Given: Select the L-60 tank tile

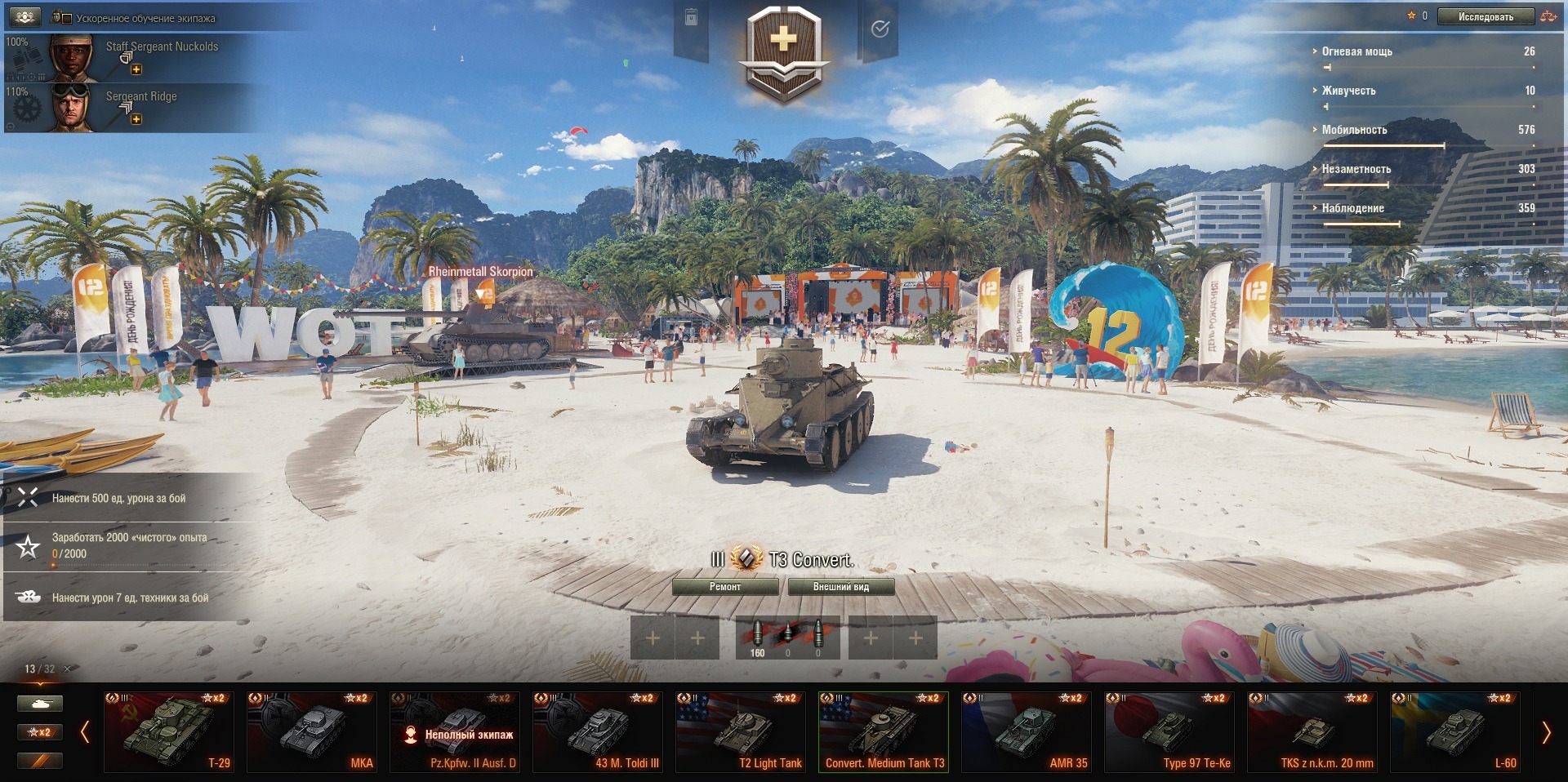Looking at the screenshot, I should [x=1455, y=731].
